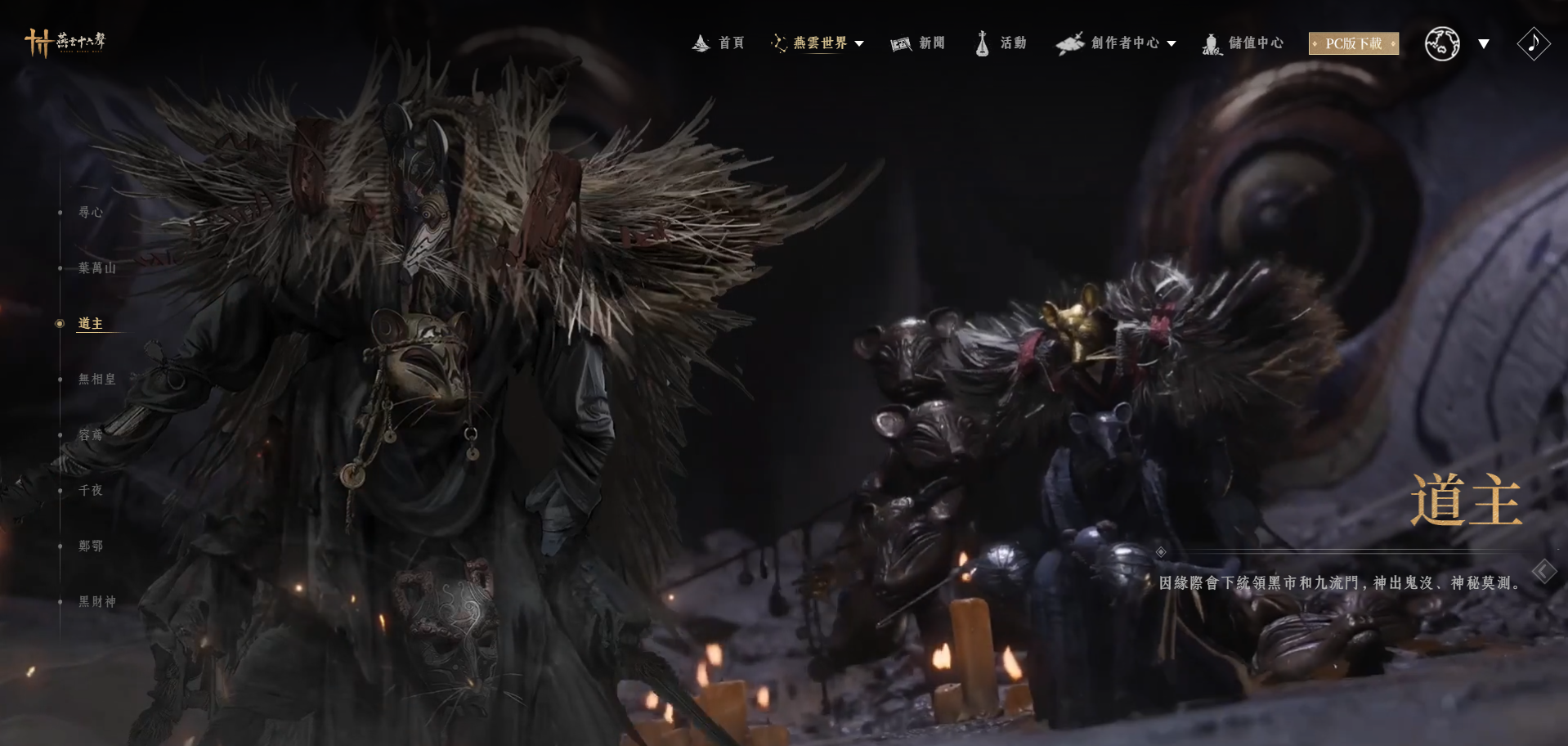Choose the 道主 character entry
The height and width of the screenshot is (746, 1568).
(91, 324)
